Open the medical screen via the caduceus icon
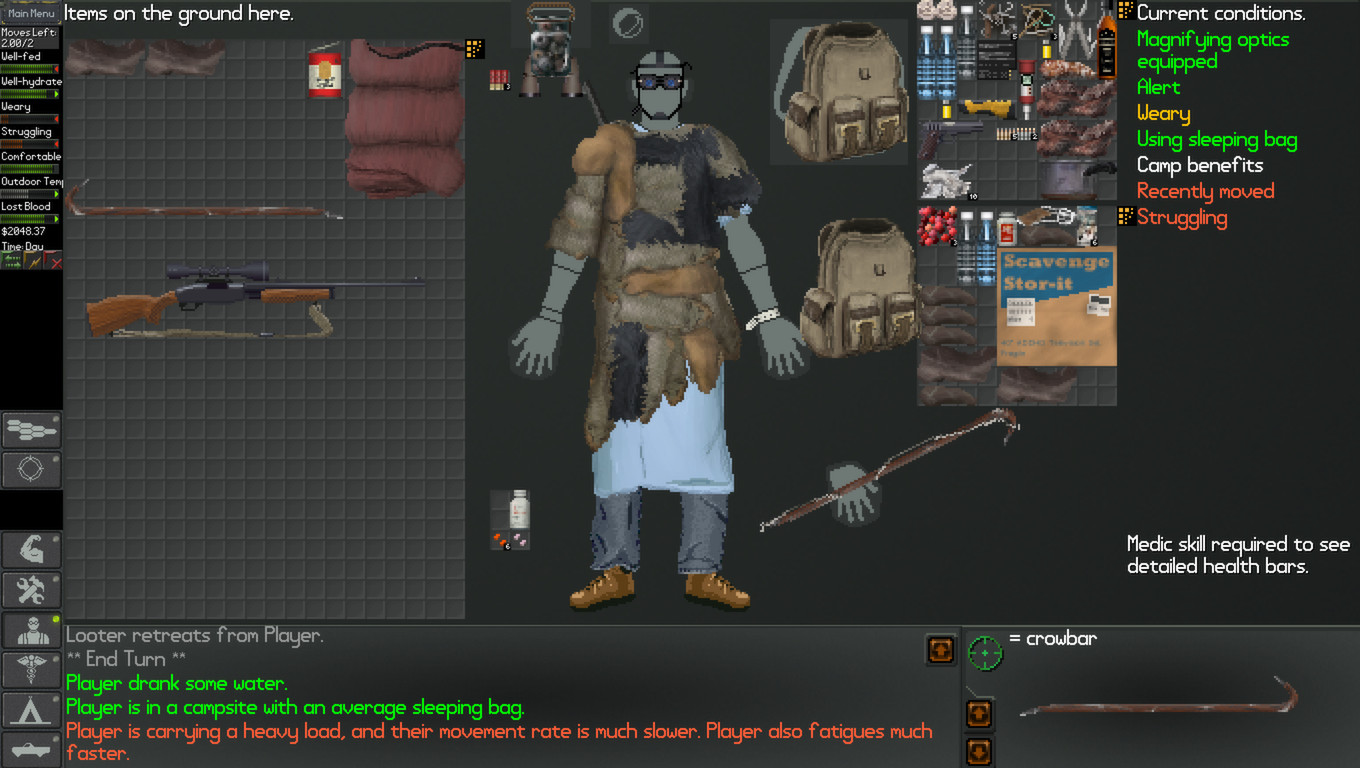Screen dimensions: 1360x768 pyautogui.click(x=31, y=669)
